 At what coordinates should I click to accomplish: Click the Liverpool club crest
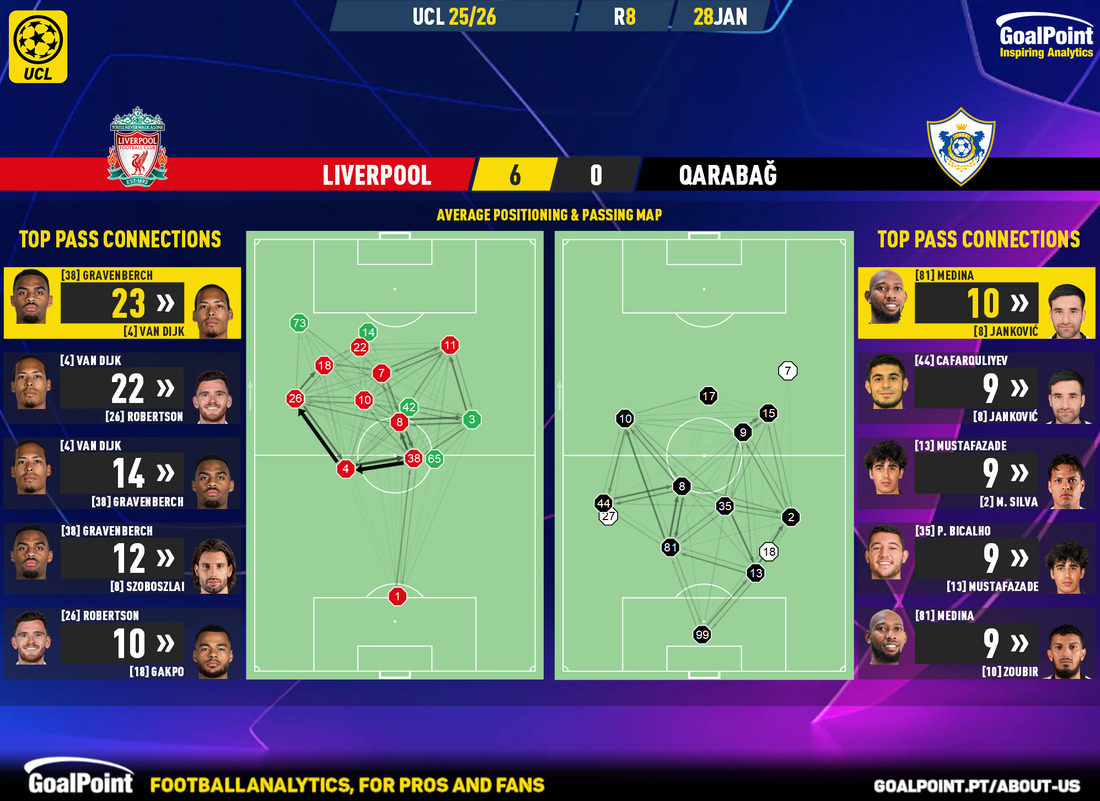point(137,148)
